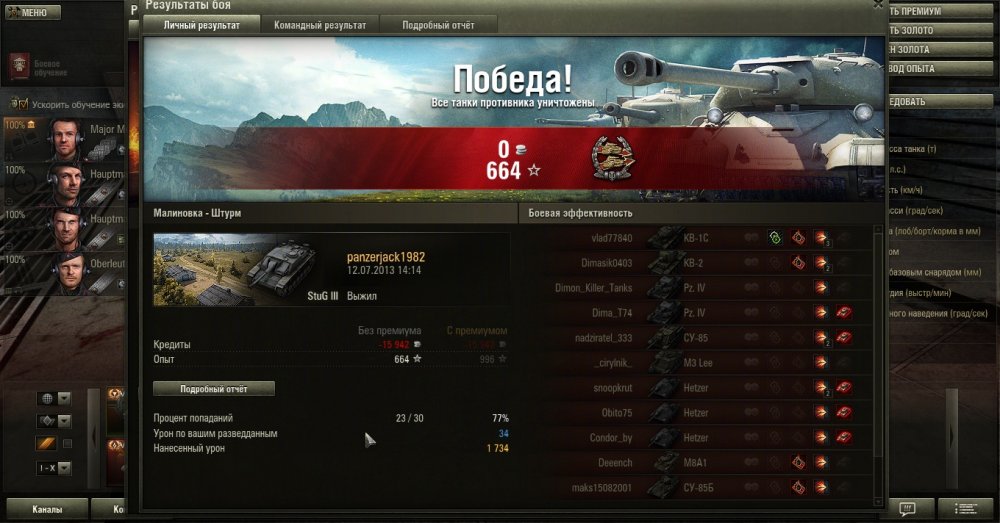Select the Личный результат tab

point(201,26)
